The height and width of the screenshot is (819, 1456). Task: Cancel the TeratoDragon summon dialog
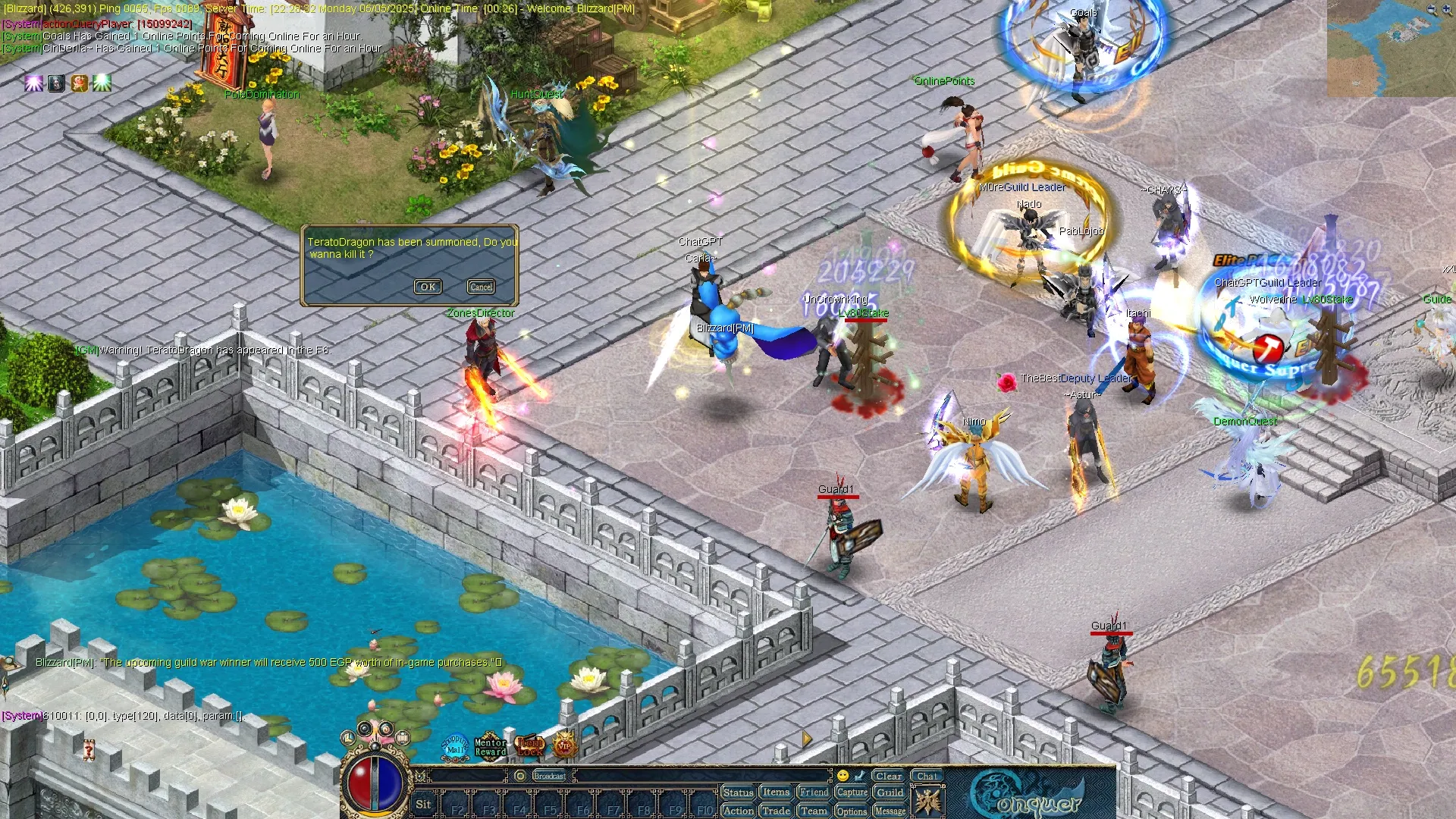[481, 287]
